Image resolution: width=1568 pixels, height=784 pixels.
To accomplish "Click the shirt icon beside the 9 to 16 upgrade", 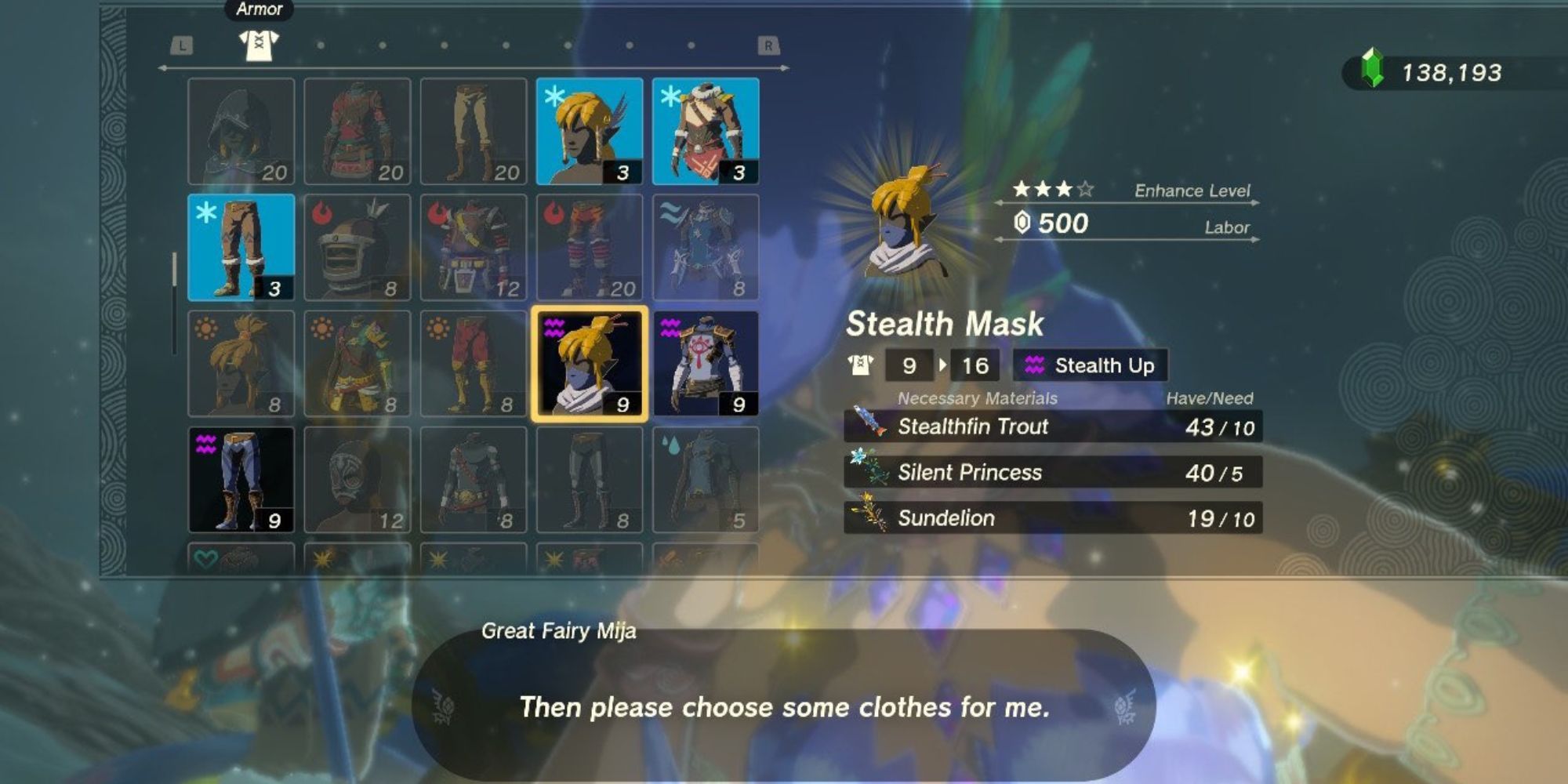I will click(x=861, y=365).
